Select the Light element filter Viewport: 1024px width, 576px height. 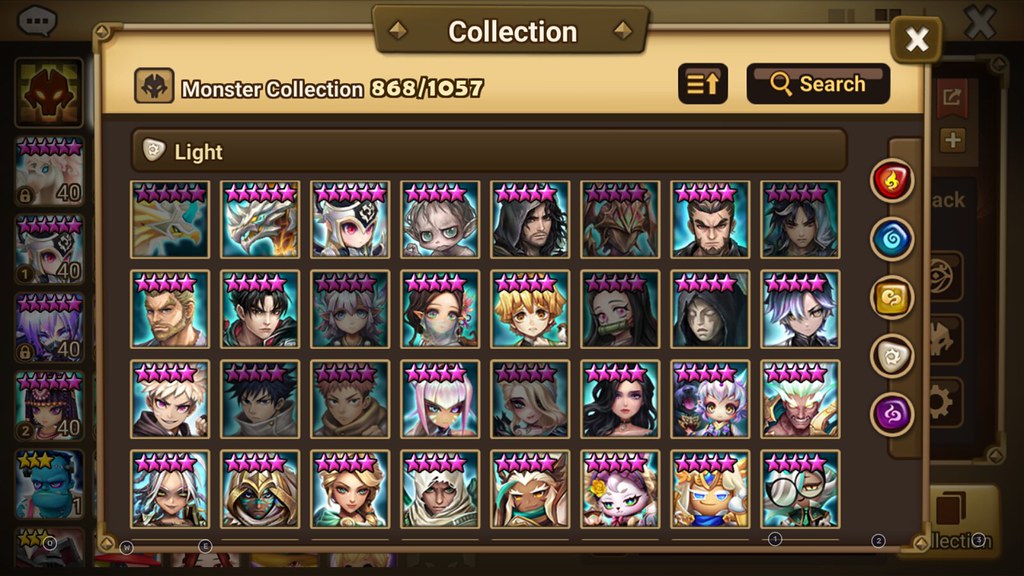892,355
